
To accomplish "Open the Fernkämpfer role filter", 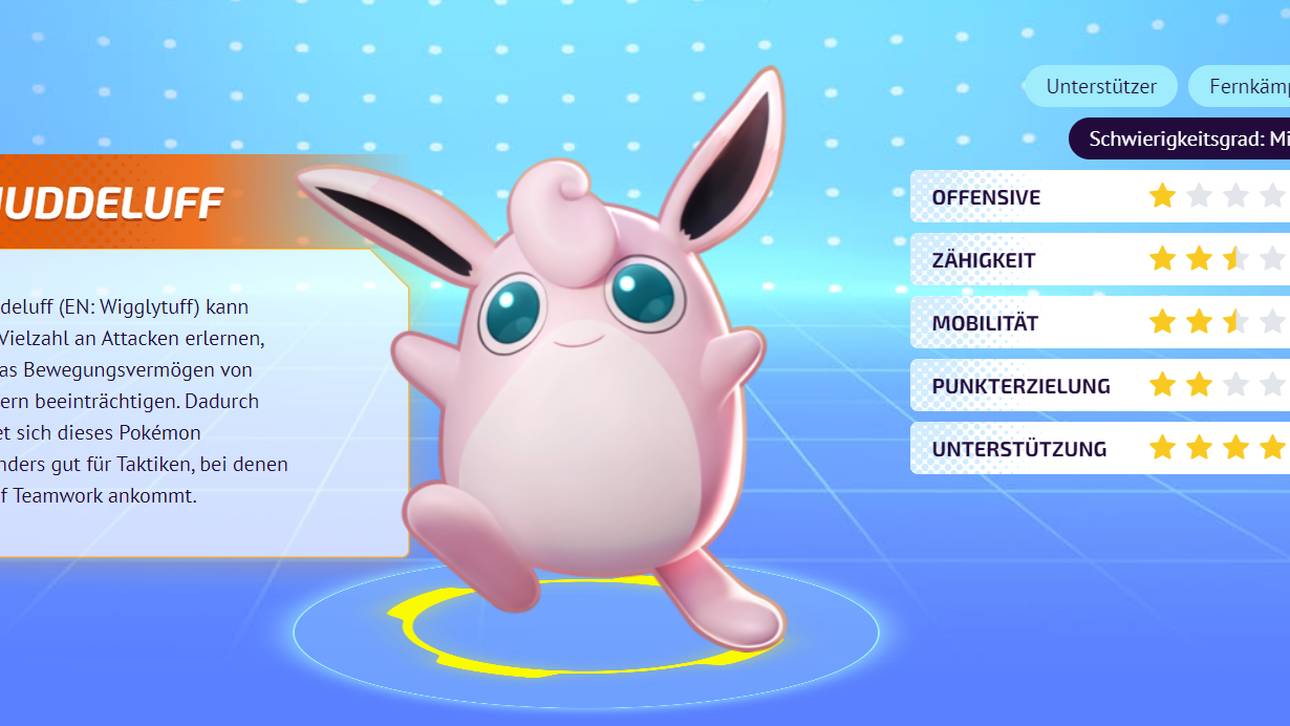I will tap(1245, 86).
